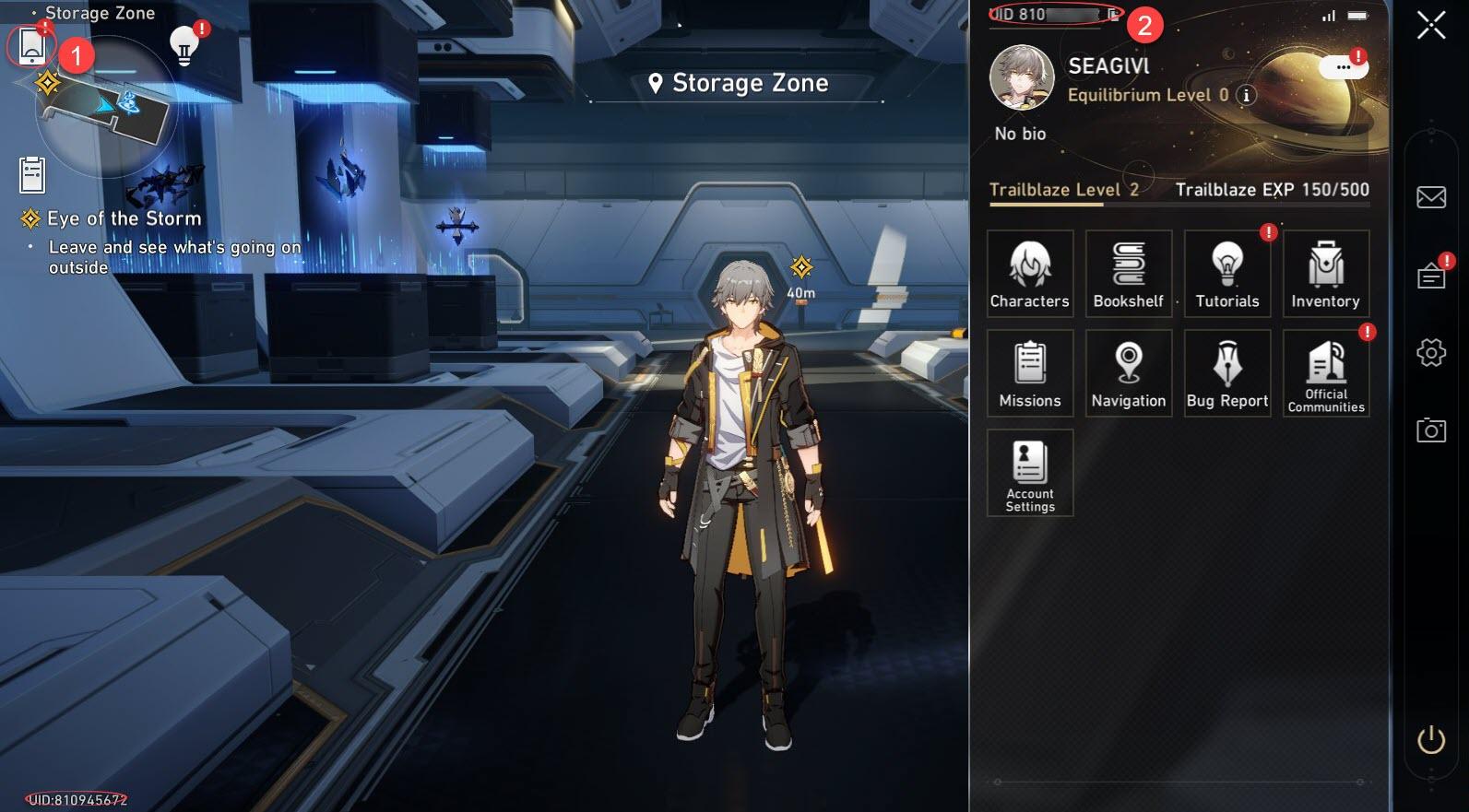This screenshot has height=812, width=1469.
Task: Open the Bug Report option
Action: click(x=1227, y=373)
